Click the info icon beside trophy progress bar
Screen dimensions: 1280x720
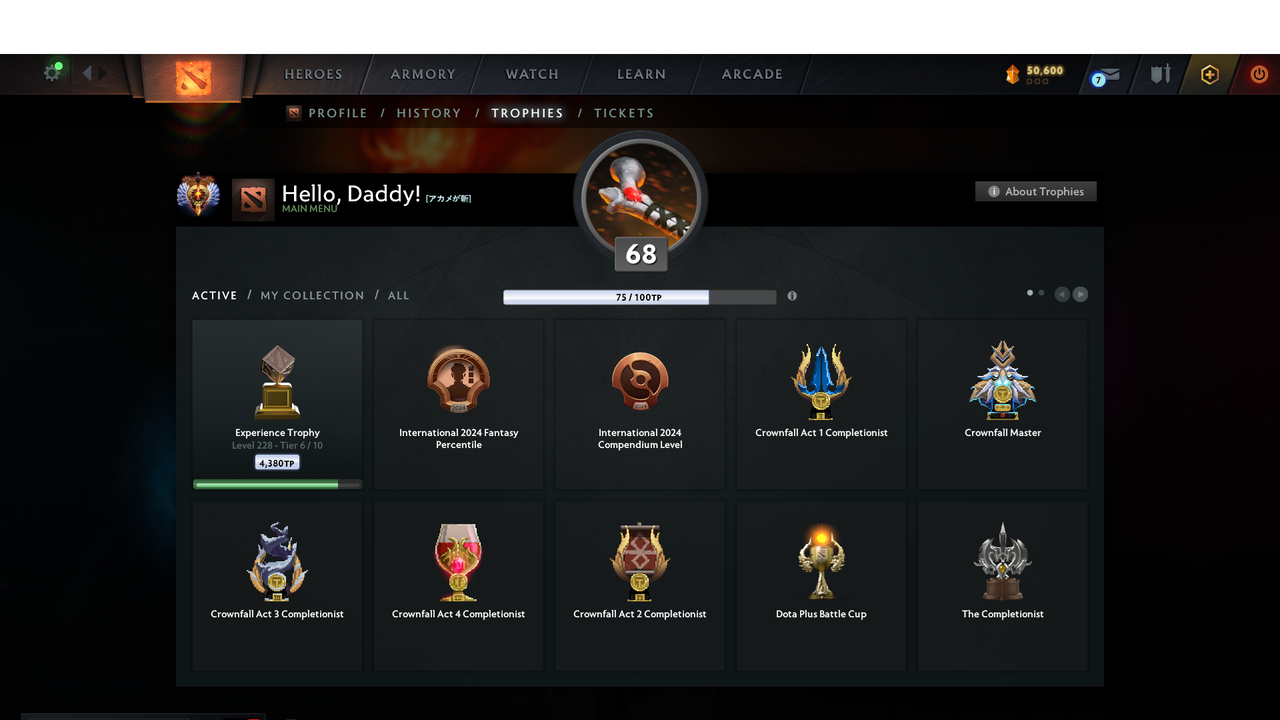click(791, 296)
